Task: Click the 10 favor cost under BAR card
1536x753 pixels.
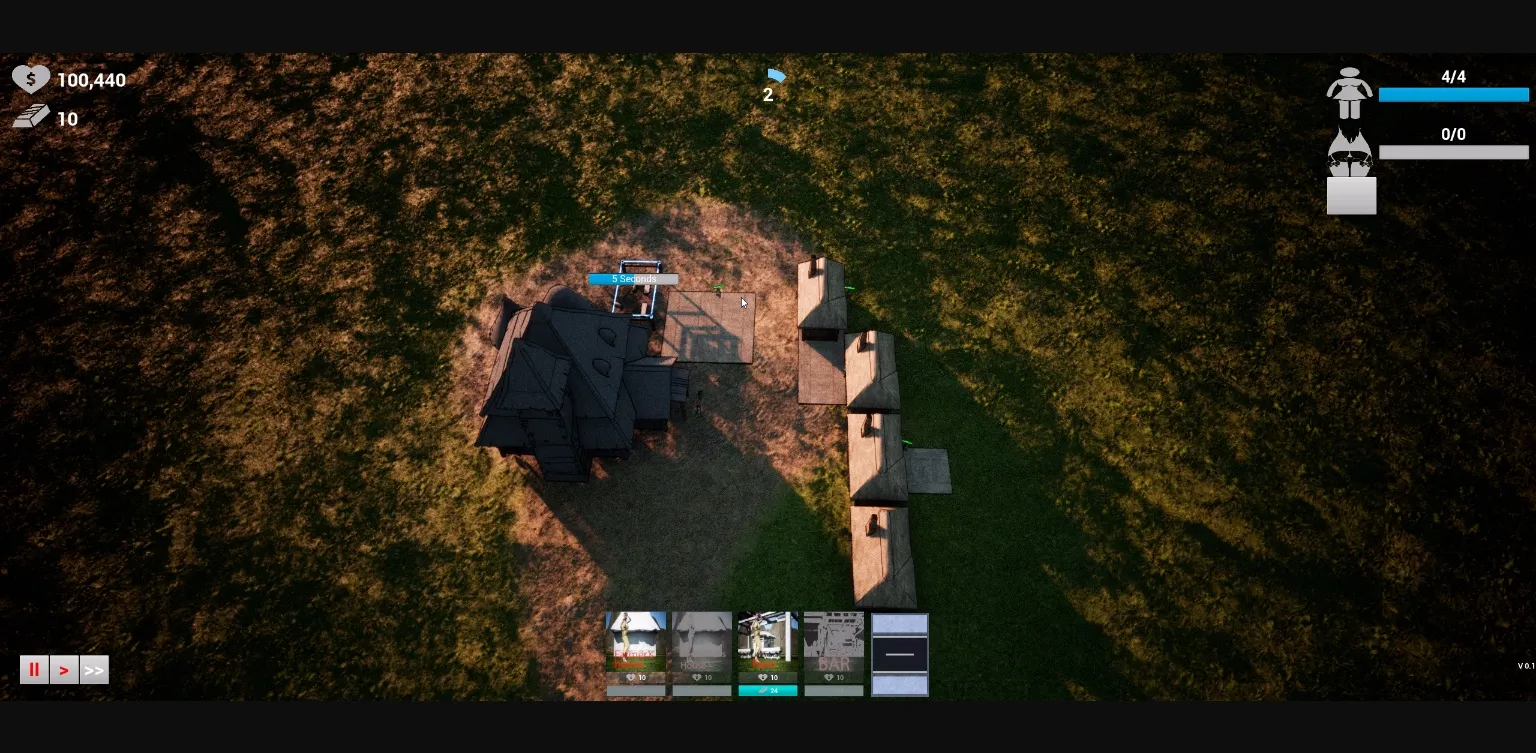Action: click(x=834, y=677)
